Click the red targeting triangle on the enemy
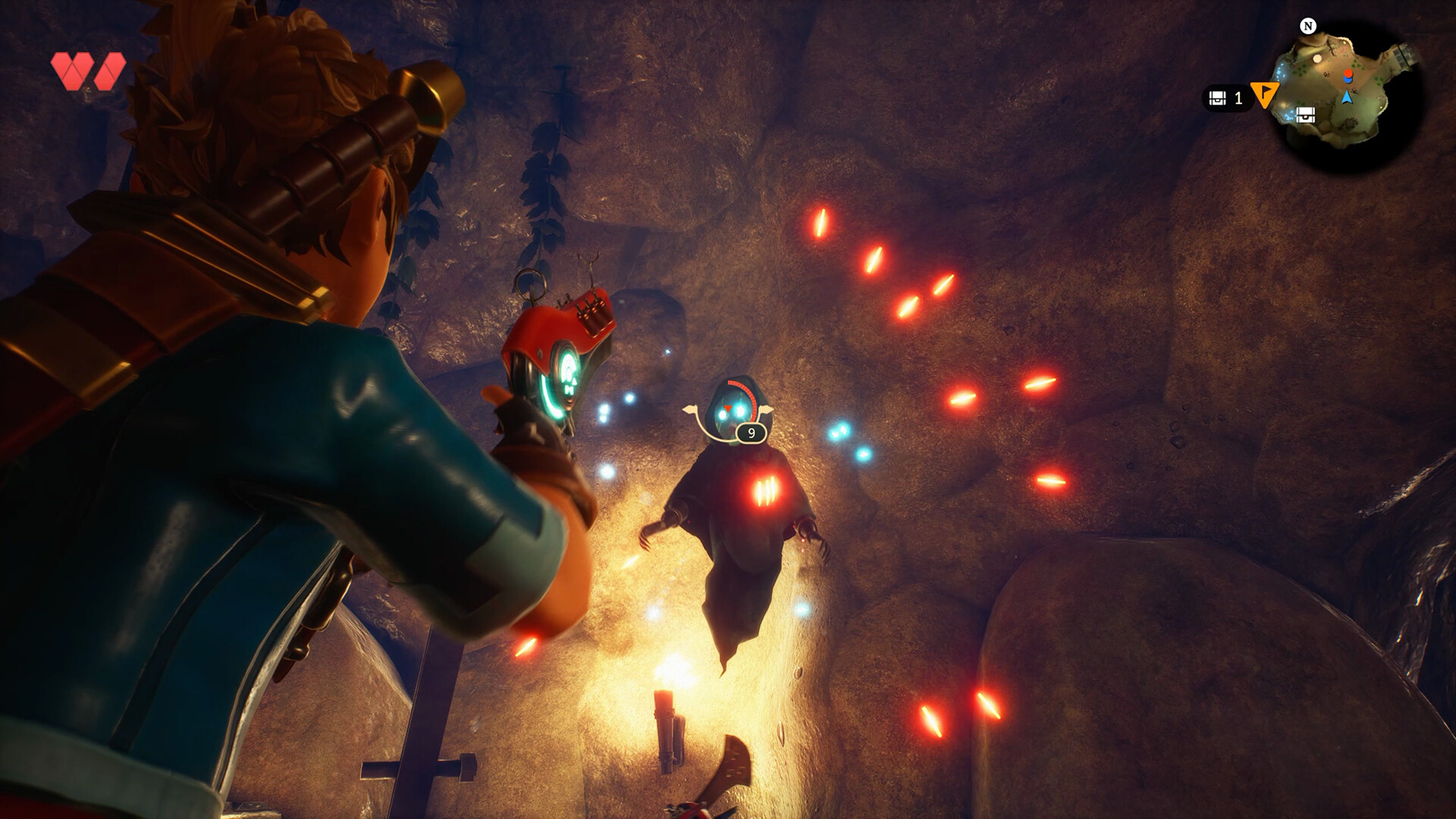Image resolution: width=1456 pixels, height=819 pixels. 727,409
